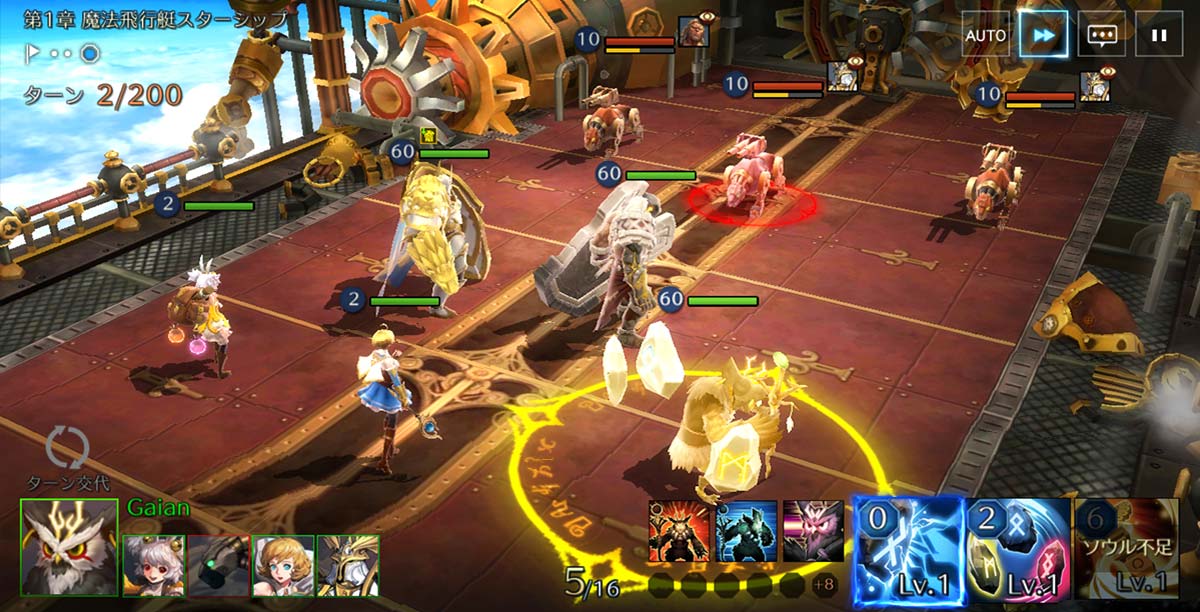Click the blue golem passive icon
The height and width of the screenshot is (612, 1200).
(x=746, y=531)
